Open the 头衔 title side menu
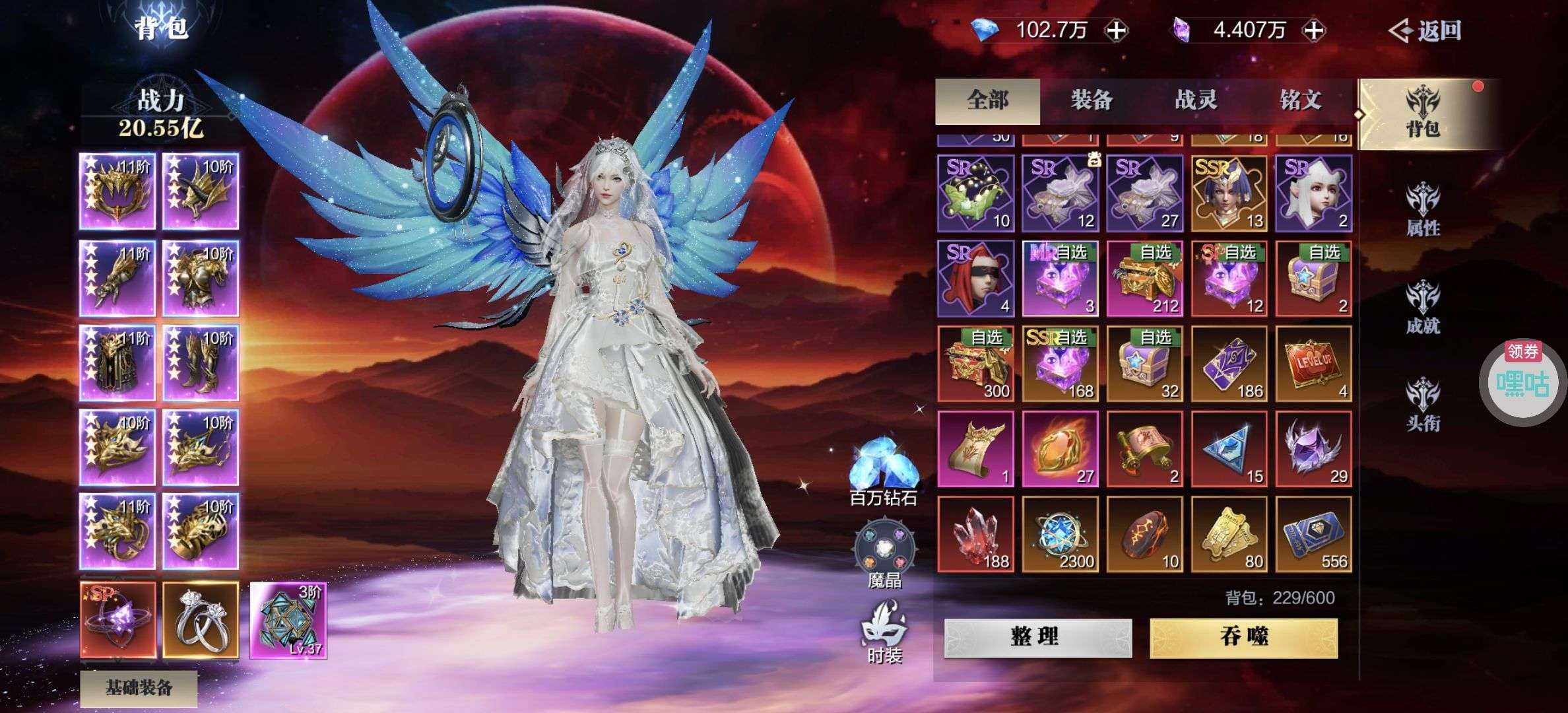 (x=1423, y=405)
